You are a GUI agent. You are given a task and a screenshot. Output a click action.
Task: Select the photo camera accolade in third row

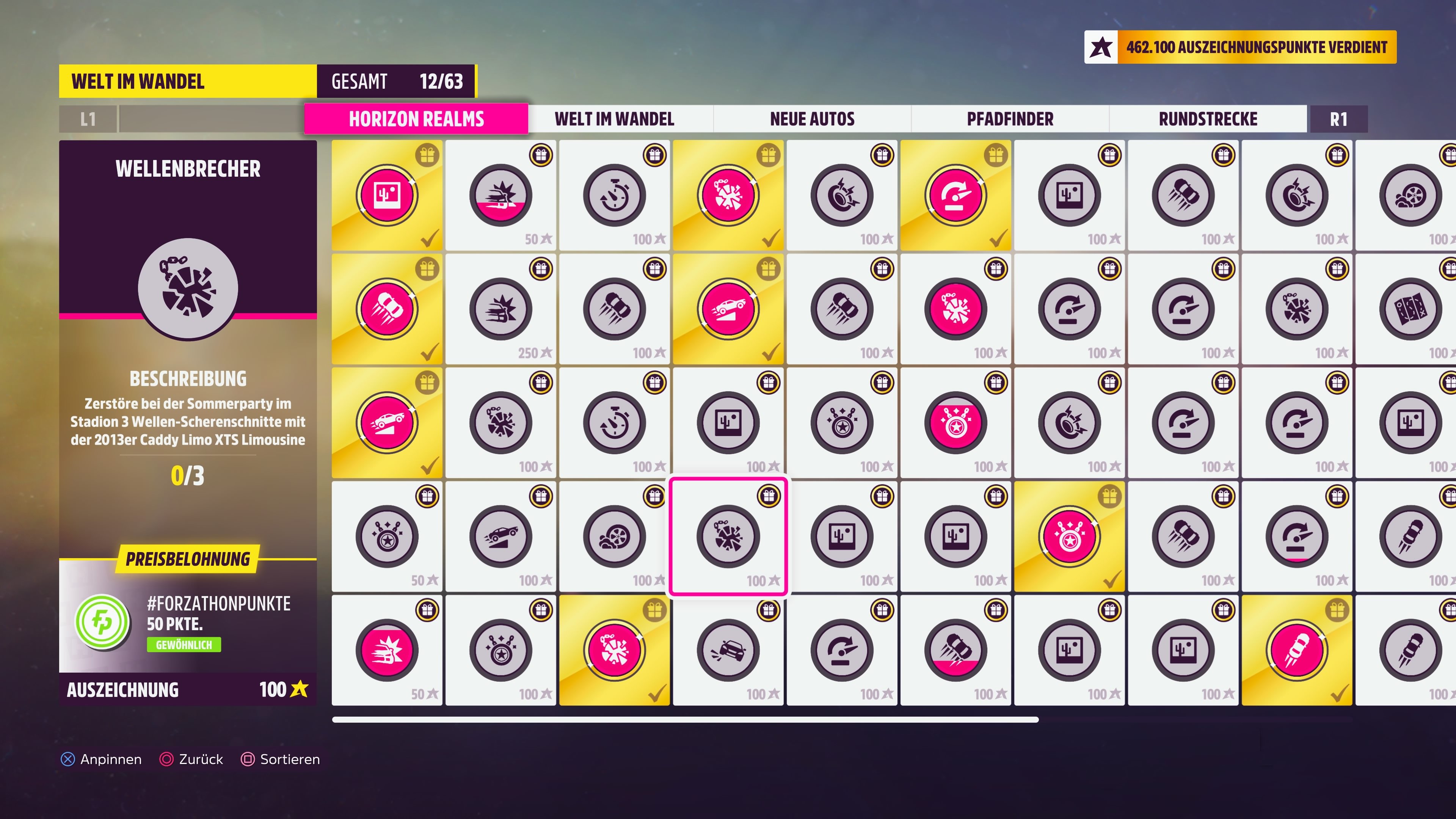pos(728,422)
